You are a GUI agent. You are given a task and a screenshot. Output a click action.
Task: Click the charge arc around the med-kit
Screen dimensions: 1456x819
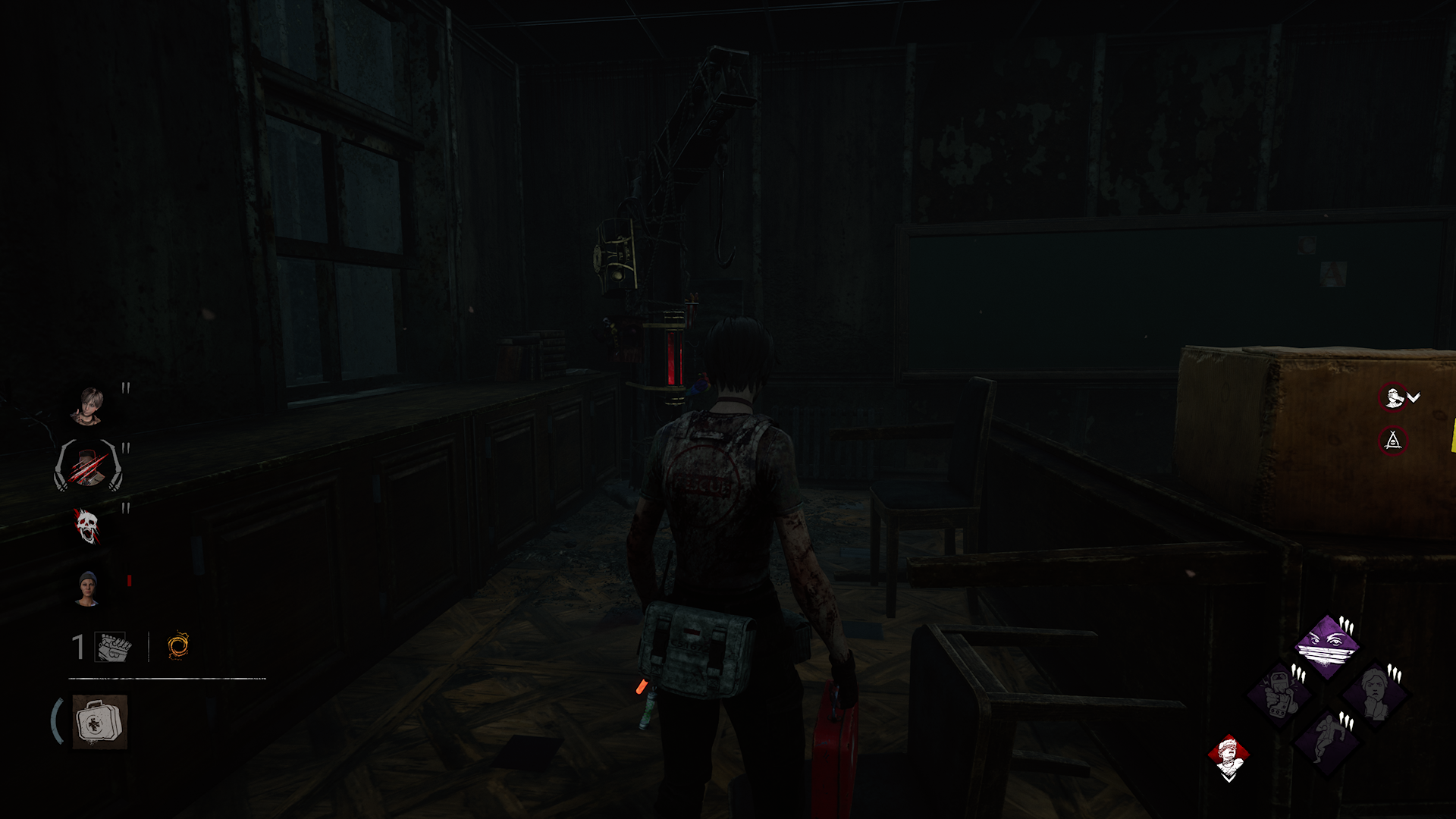click(56, 719)
